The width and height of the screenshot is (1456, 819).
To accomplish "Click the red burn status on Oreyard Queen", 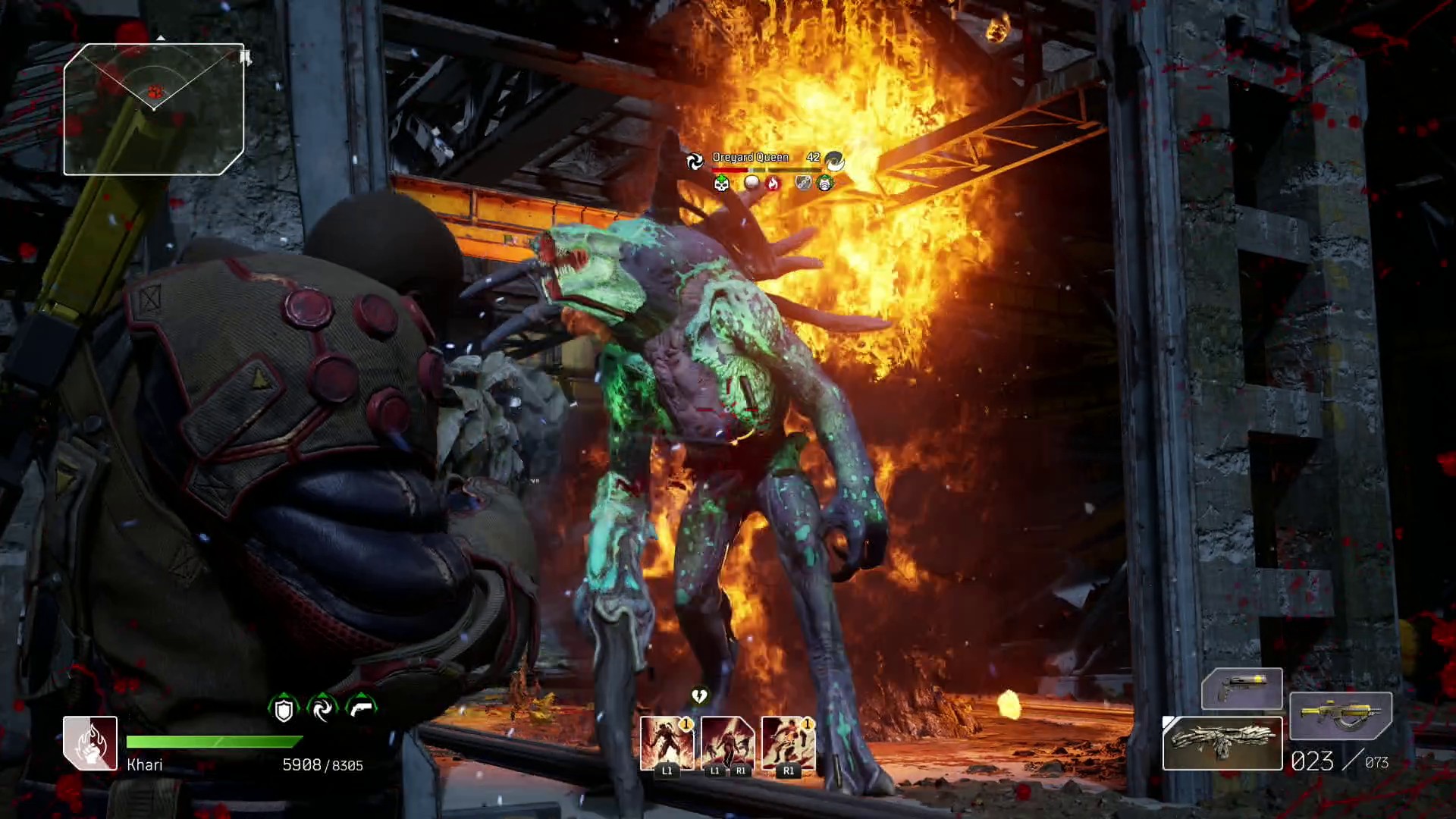I will click(x=772, y=183).
